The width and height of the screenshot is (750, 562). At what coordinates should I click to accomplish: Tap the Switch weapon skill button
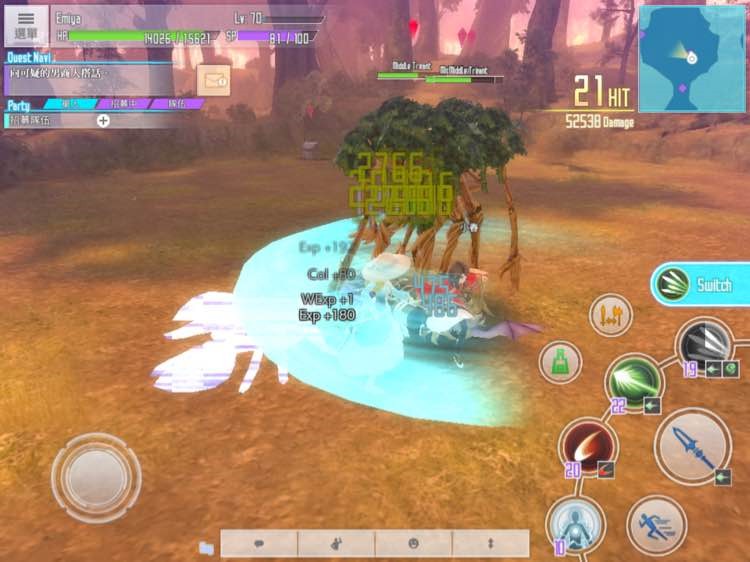click(701, 285)
